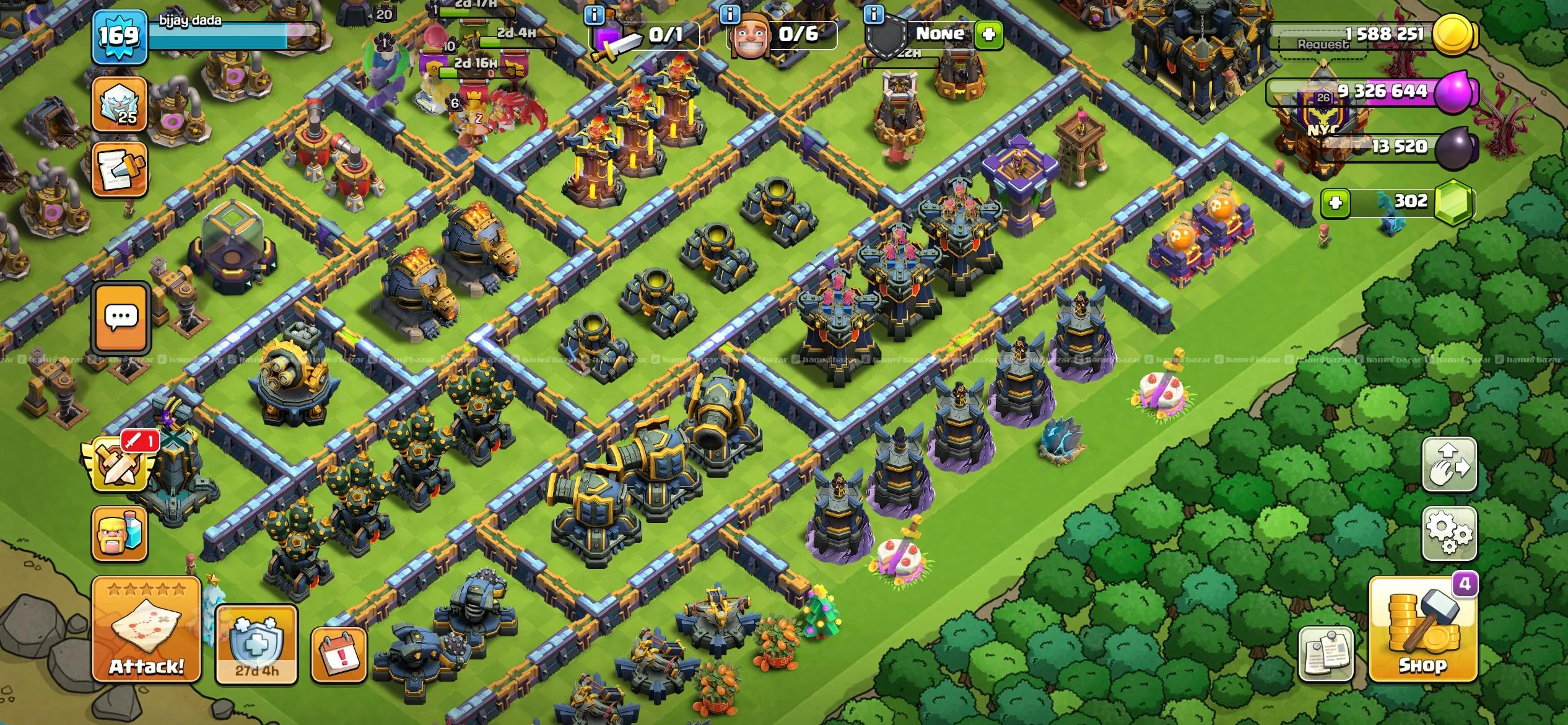
Task: Tap the pink elixir drop resource icon
Action: [x=1456, y=92]
